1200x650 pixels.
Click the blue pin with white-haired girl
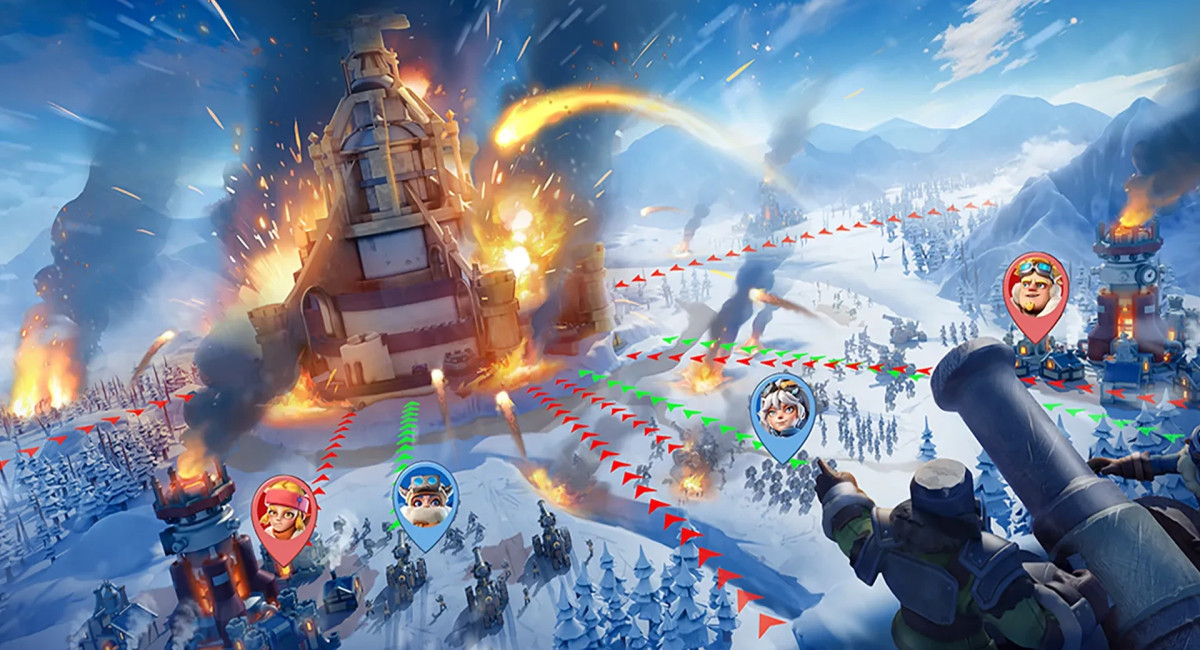(x=782, y=408)
